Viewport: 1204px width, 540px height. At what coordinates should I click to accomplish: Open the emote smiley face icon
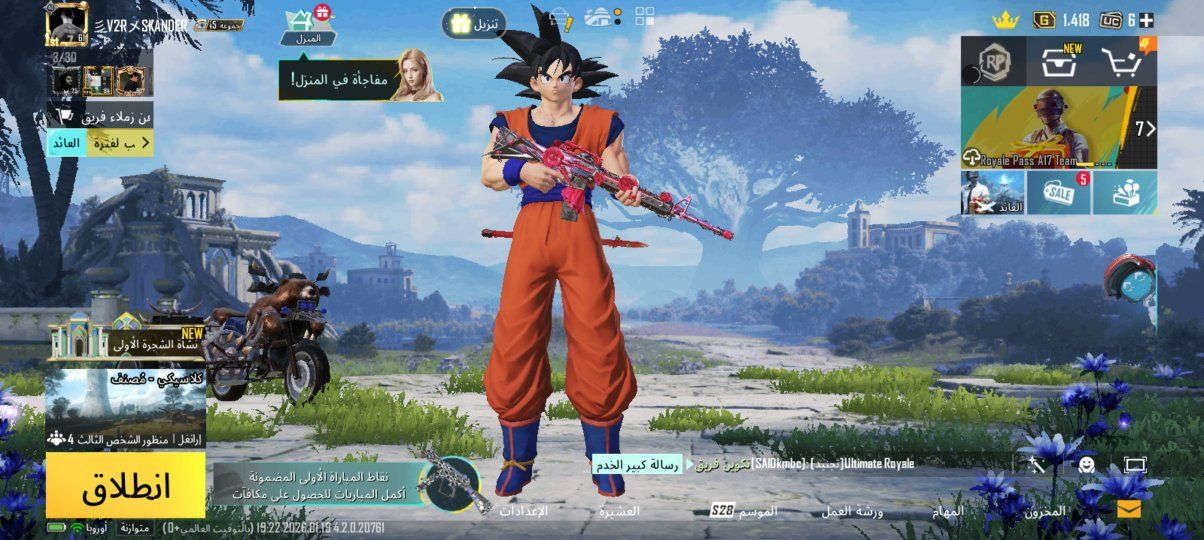[1086, 464]
